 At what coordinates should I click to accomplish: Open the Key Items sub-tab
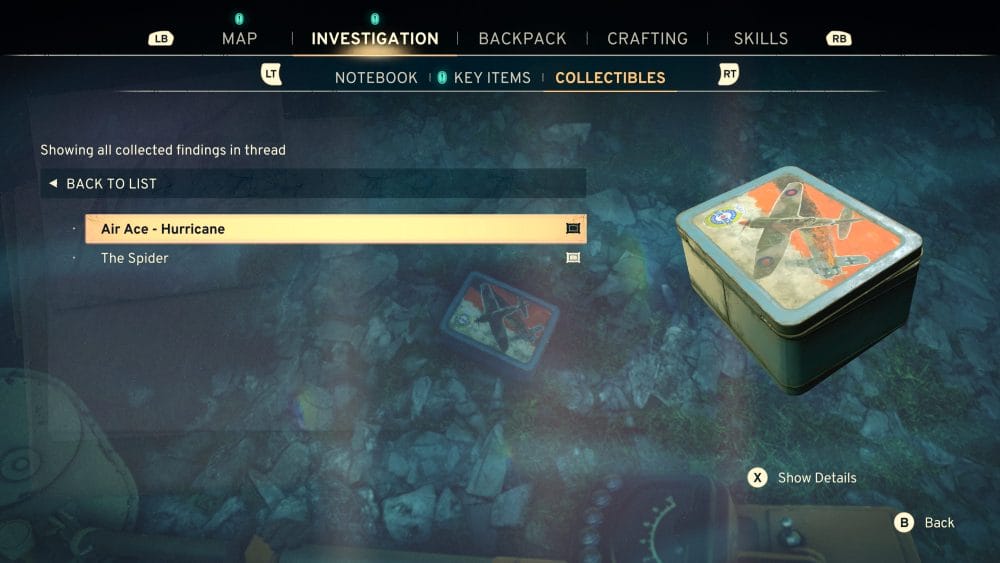click(x=491, y=78)
